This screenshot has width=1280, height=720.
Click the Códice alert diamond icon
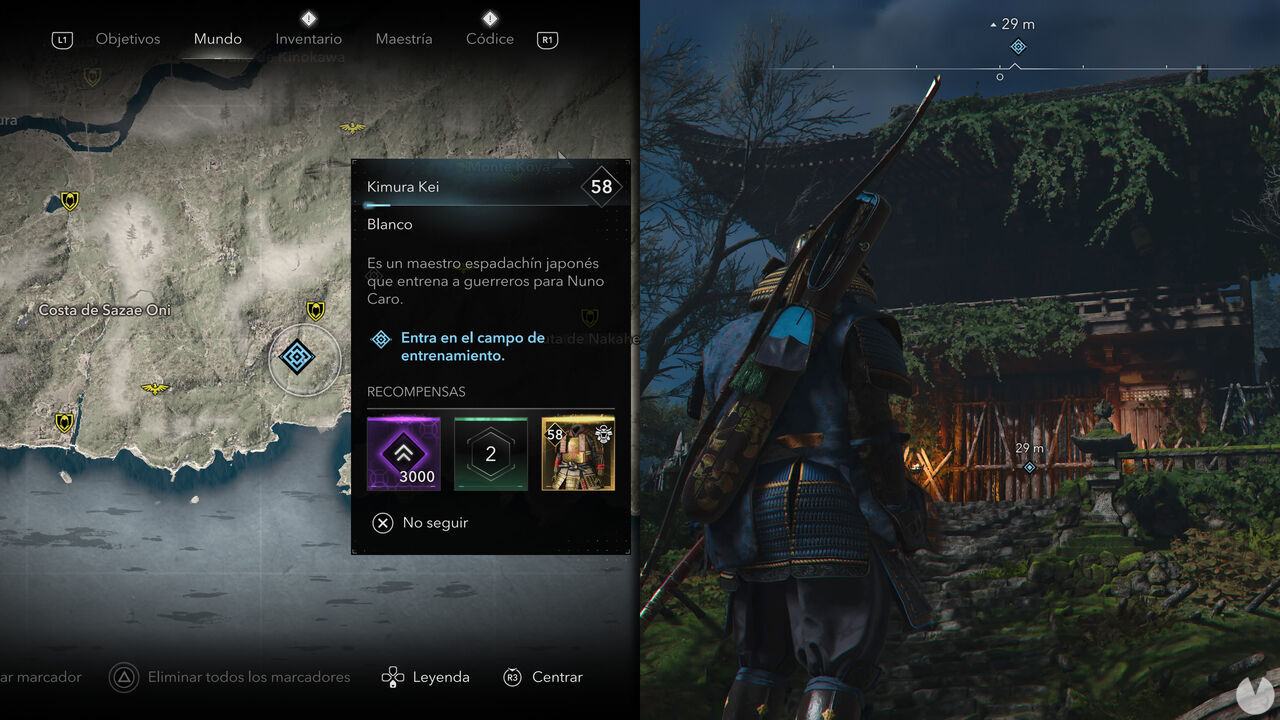pyautogui.click(x=489, y=17)
